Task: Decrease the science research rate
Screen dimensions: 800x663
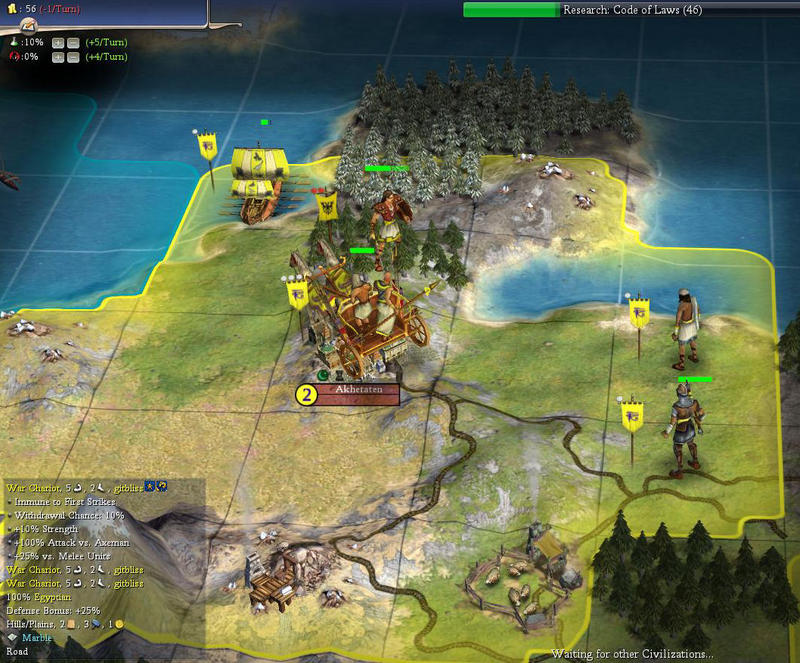Action: pyautogui.click(x=74, y=43)
